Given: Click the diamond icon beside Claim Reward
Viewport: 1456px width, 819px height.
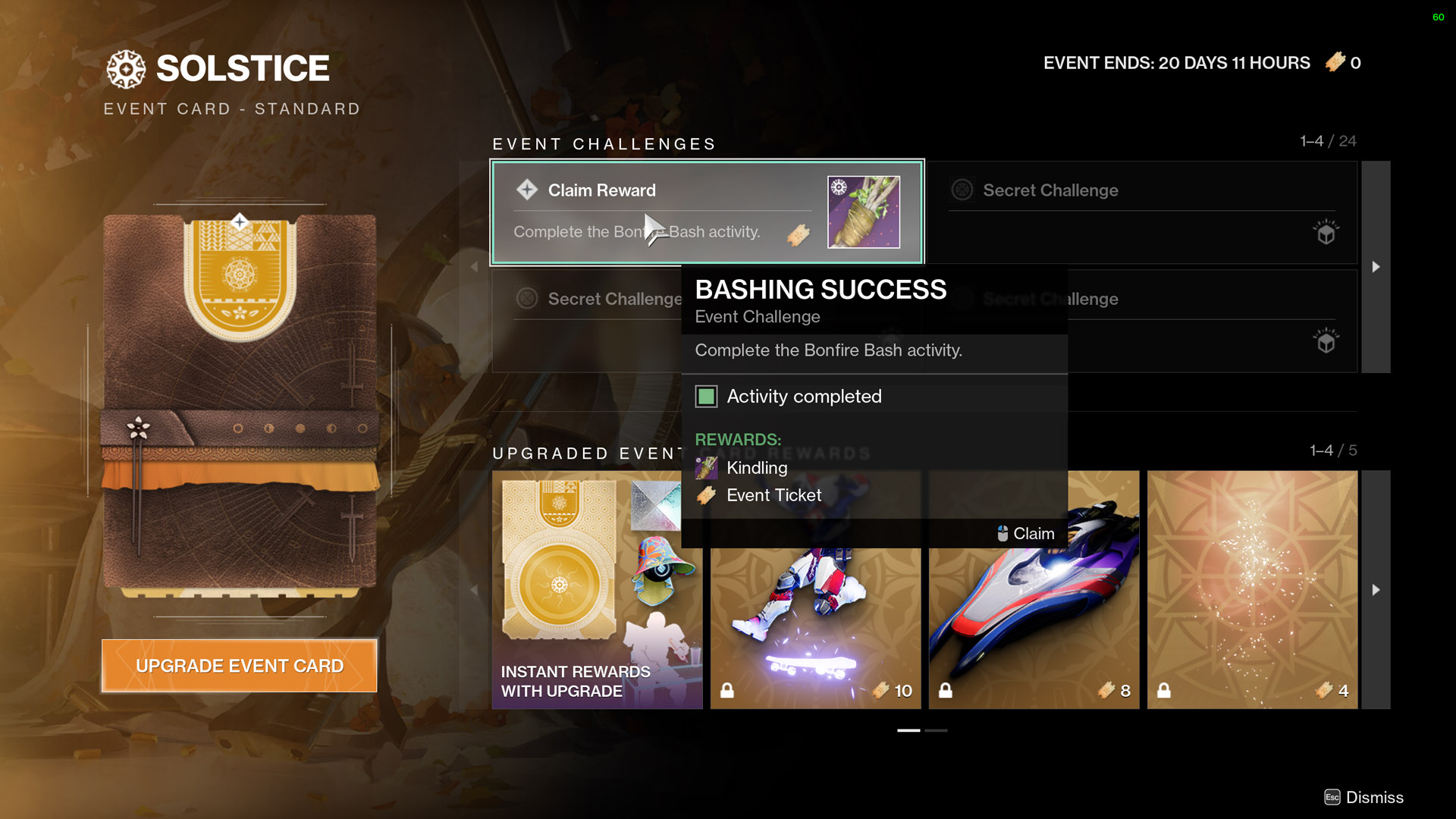Looking at the screenshot, I should click(x=526, y=190).
